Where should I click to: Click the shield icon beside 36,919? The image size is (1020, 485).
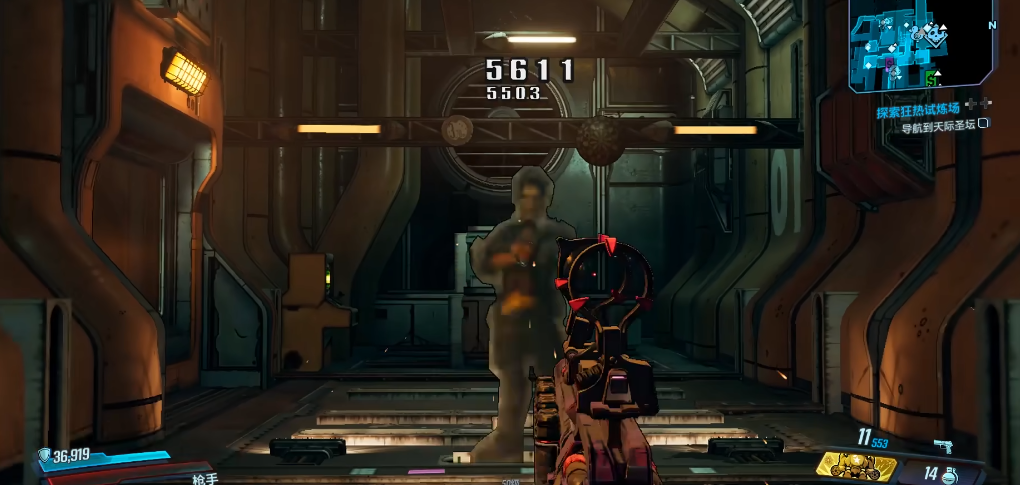pyautogui.click(x=45, y=457)
